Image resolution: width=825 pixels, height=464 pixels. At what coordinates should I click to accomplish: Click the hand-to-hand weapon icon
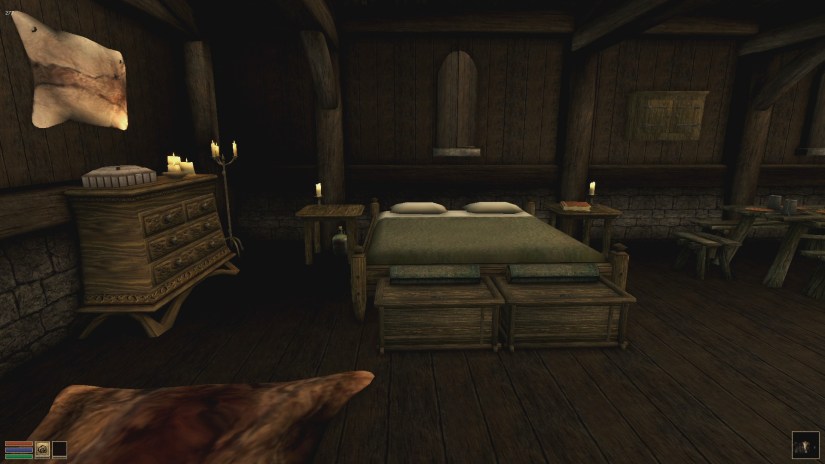[x=43, y=450]
